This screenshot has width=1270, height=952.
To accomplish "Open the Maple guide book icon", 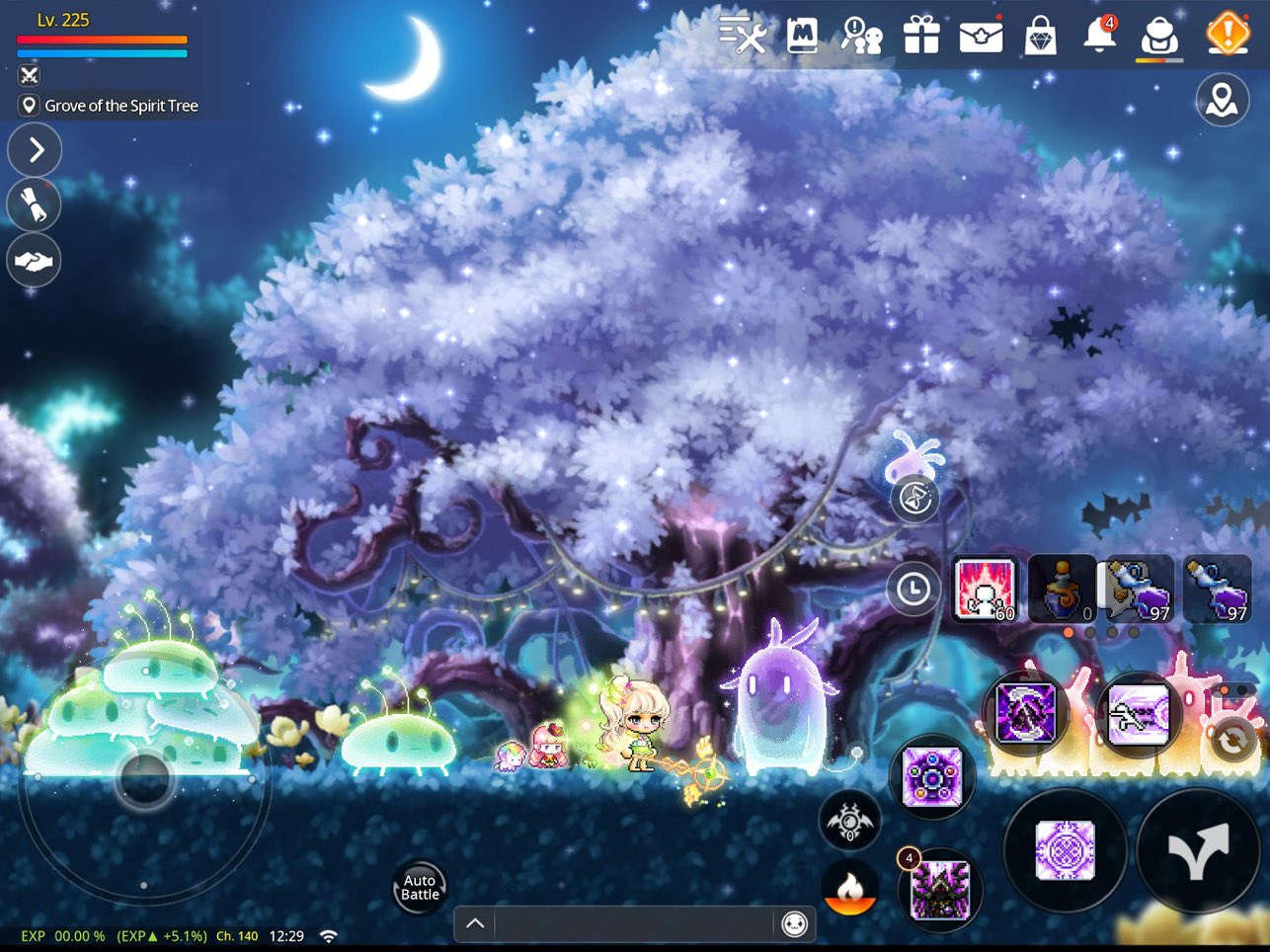I will tap(802, 36).
